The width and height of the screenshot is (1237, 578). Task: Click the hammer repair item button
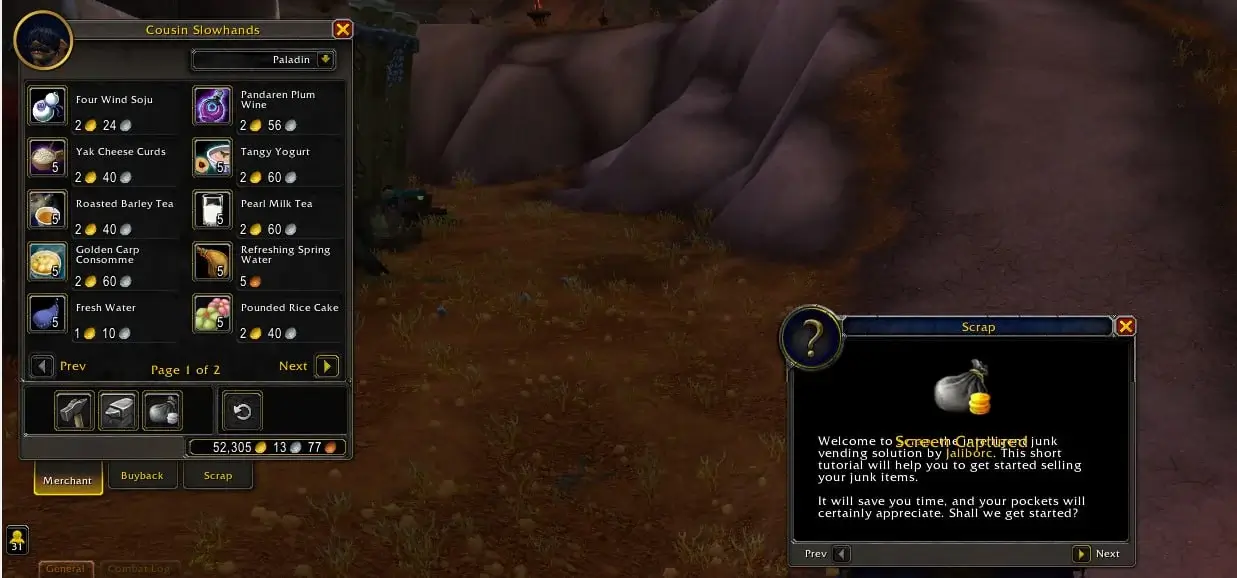(75, 410)
